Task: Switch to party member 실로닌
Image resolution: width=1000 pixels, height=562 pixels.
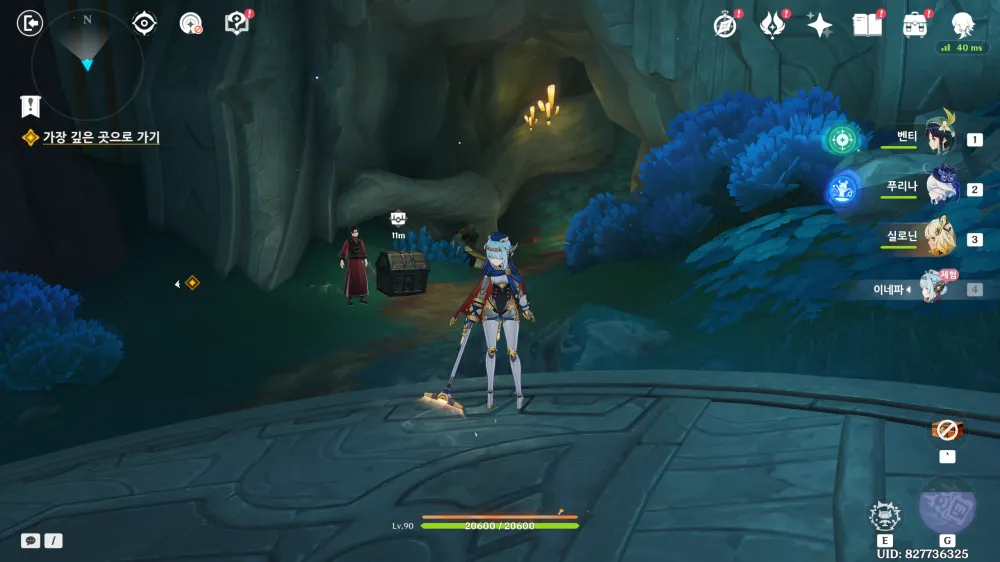Action: click(x=938, y=239)
